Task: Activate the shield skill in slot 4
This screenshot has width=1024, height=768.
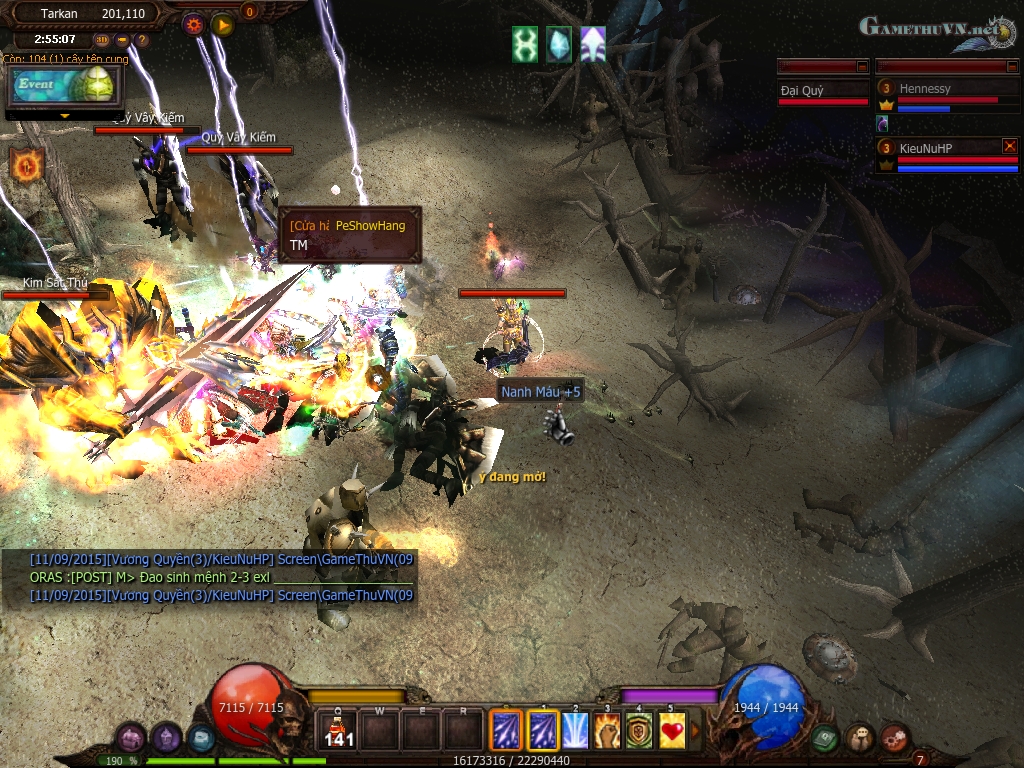Action: [639, 731]
